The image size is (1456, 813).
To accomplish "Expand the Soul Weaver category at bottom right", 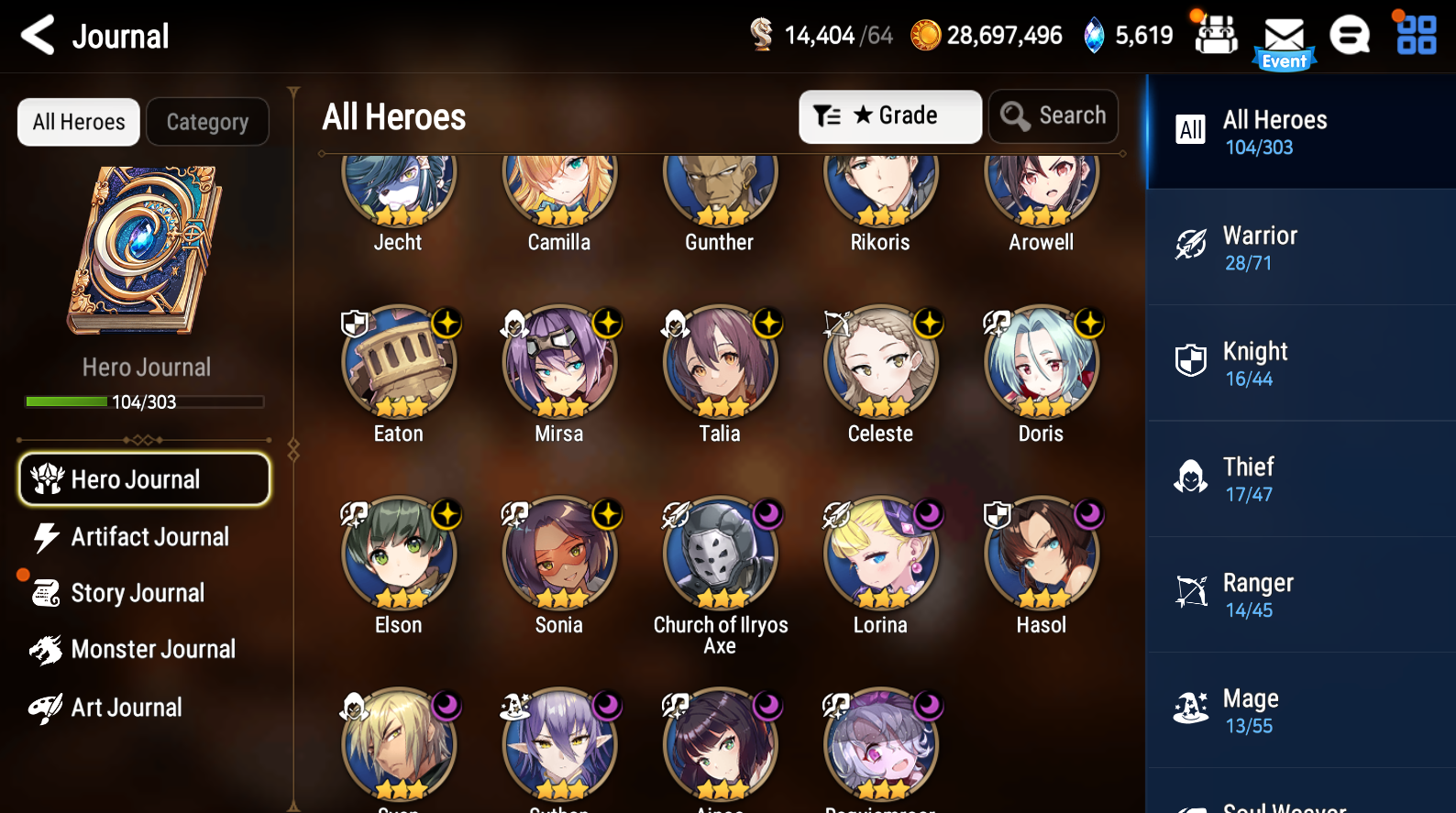I will point(1299,802).
